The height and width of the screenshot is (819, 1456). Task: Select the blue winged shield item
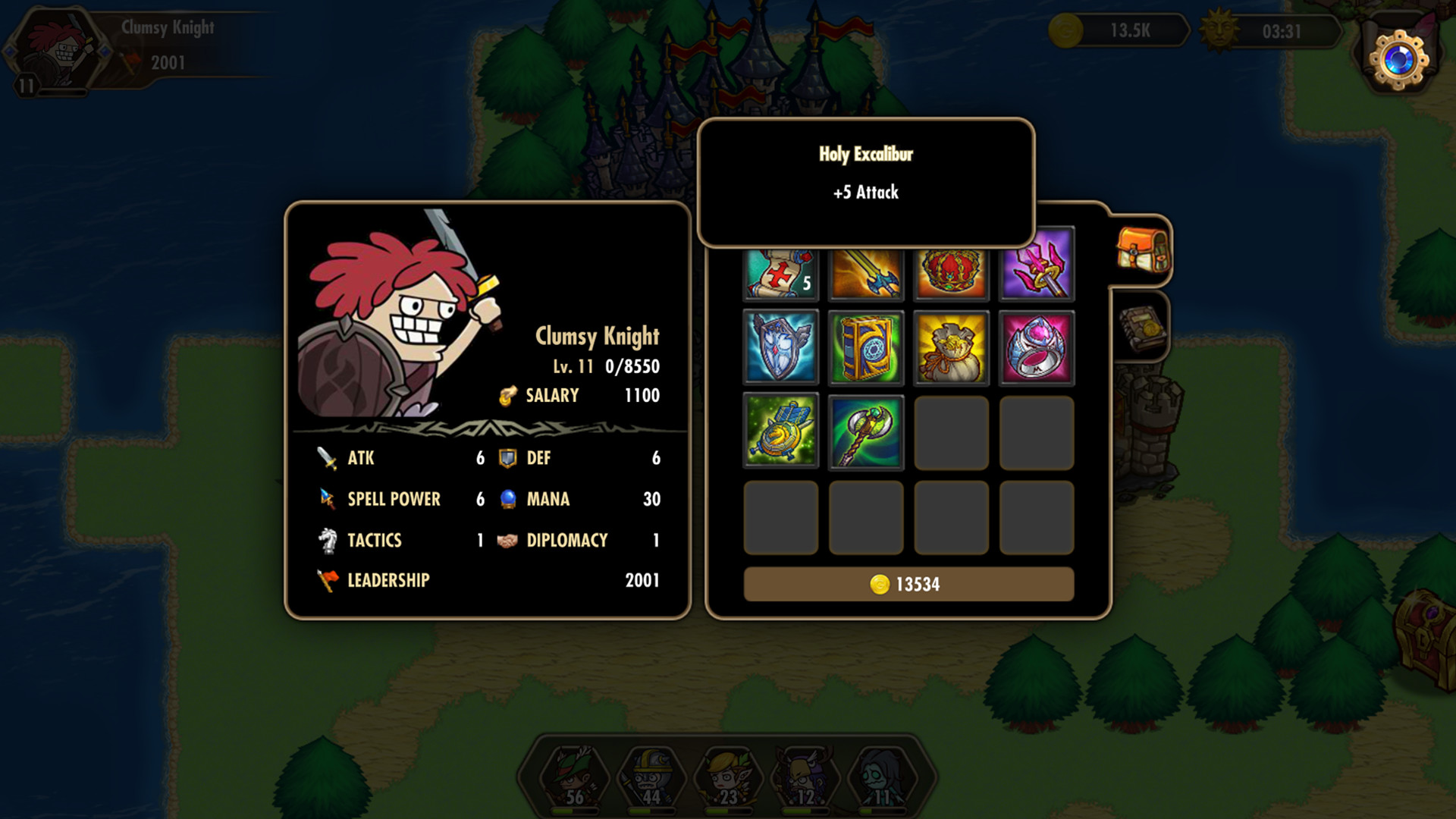coord(780,347)
